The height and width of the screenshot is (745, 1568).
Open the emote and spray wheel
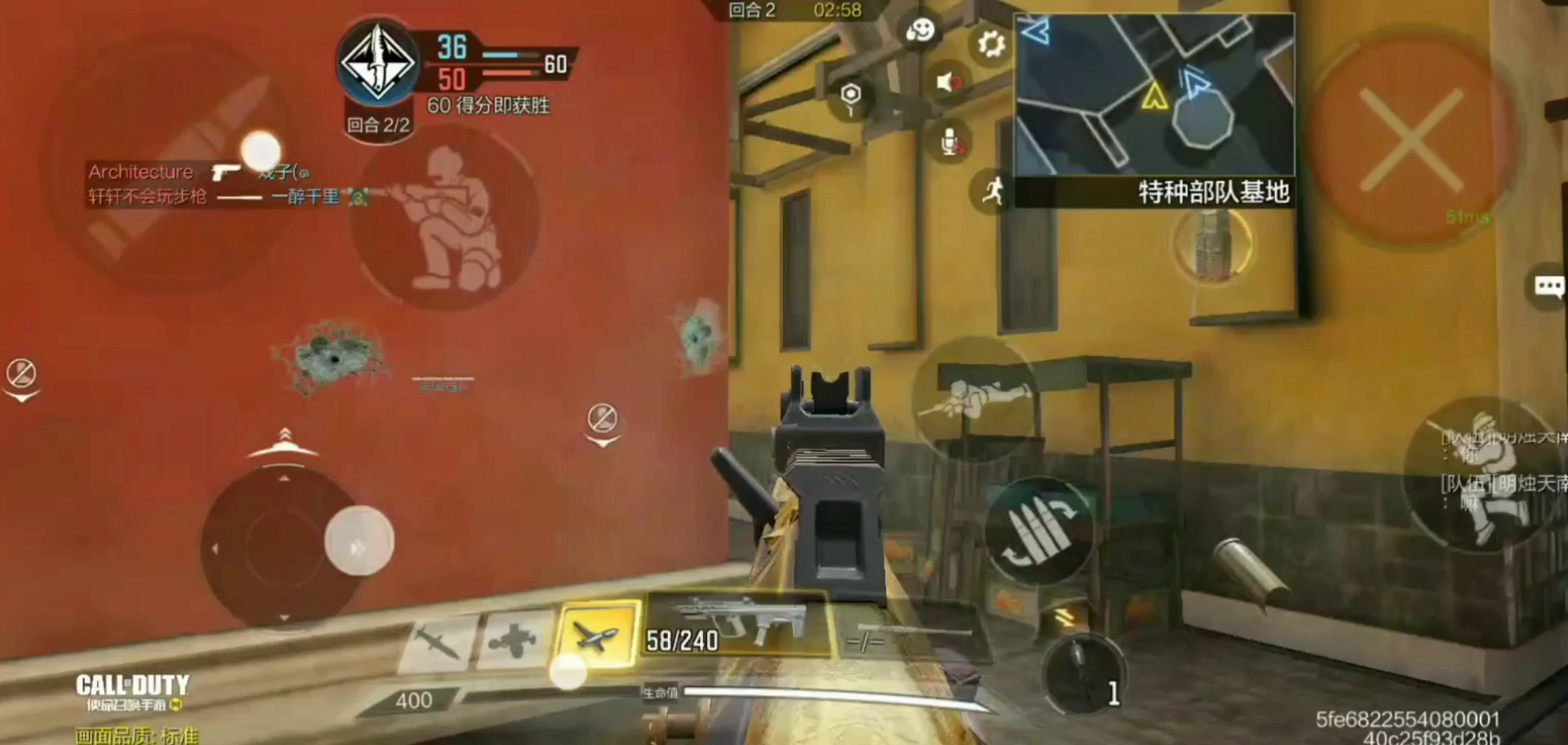click(920, 32)
